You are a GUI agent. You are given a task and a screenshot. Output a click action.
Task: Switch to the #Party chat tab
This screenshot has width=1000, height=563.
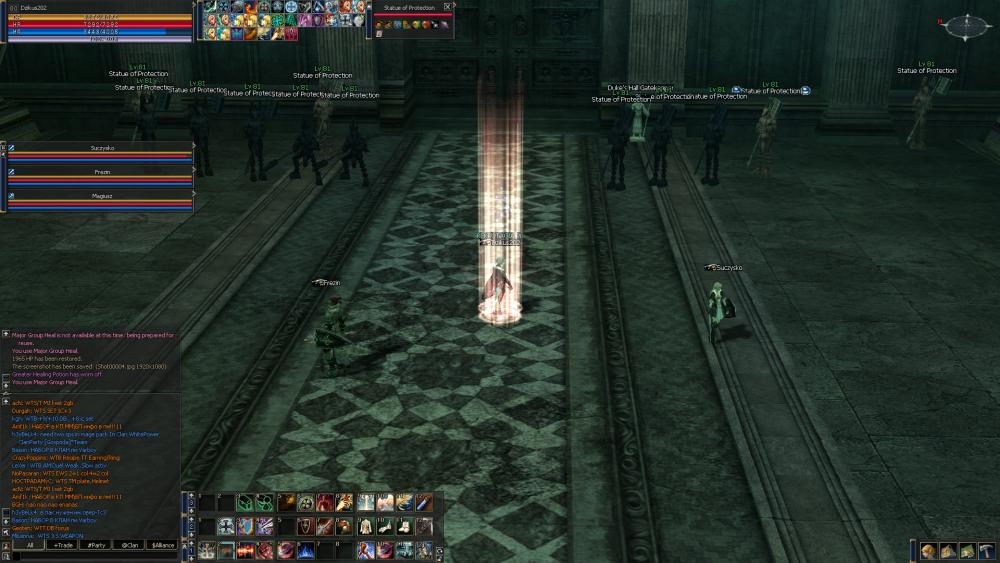point(97,545)
